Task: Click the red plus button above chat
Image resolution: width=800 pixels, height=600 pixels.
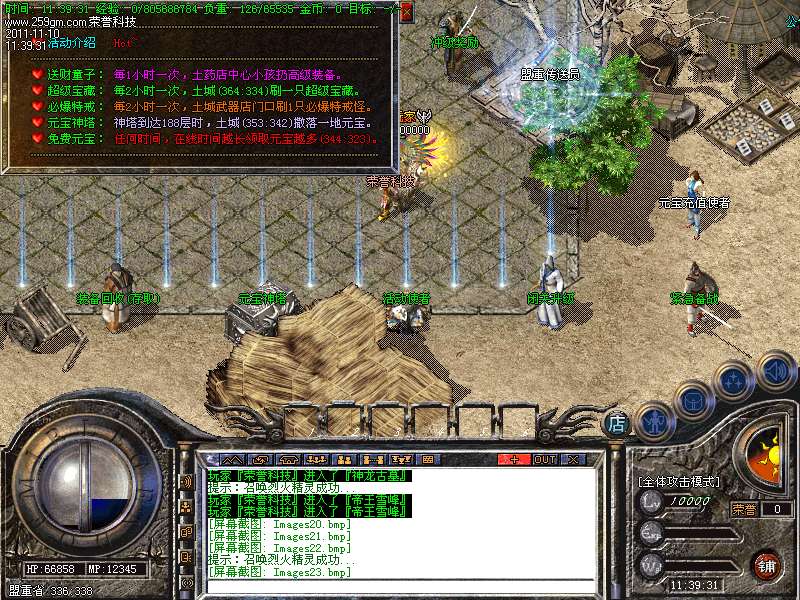Action: pyautogui.click(x=514, y=459)
